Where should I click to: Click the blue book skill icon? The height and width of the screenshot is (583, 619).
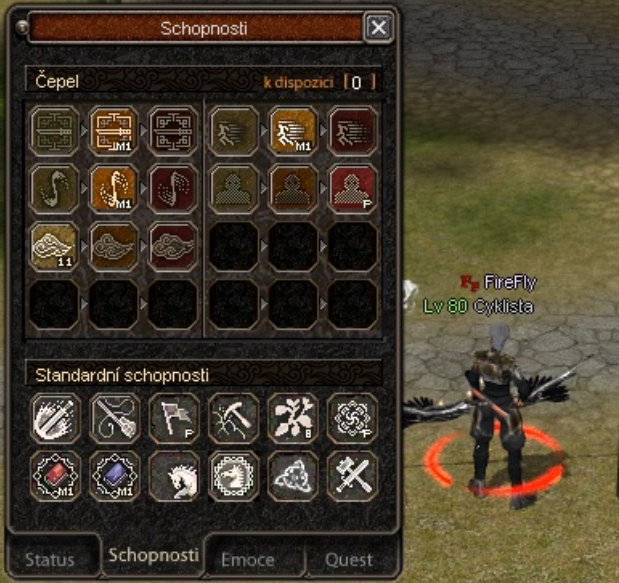point(113,476)
